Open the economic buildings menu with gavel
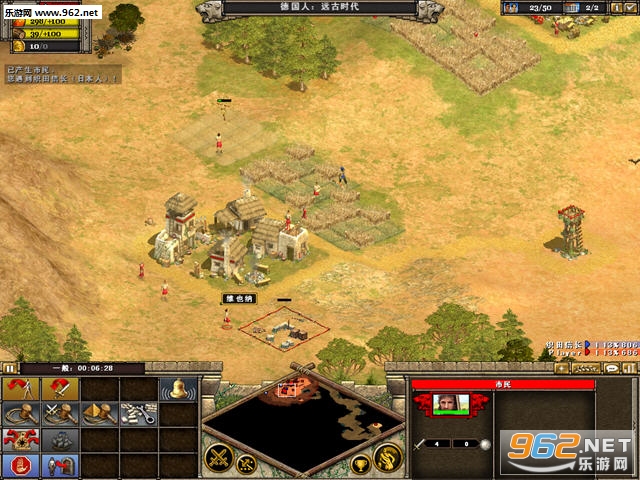The width and height of the screenshot is (640, 480). (x=20, y=414)
